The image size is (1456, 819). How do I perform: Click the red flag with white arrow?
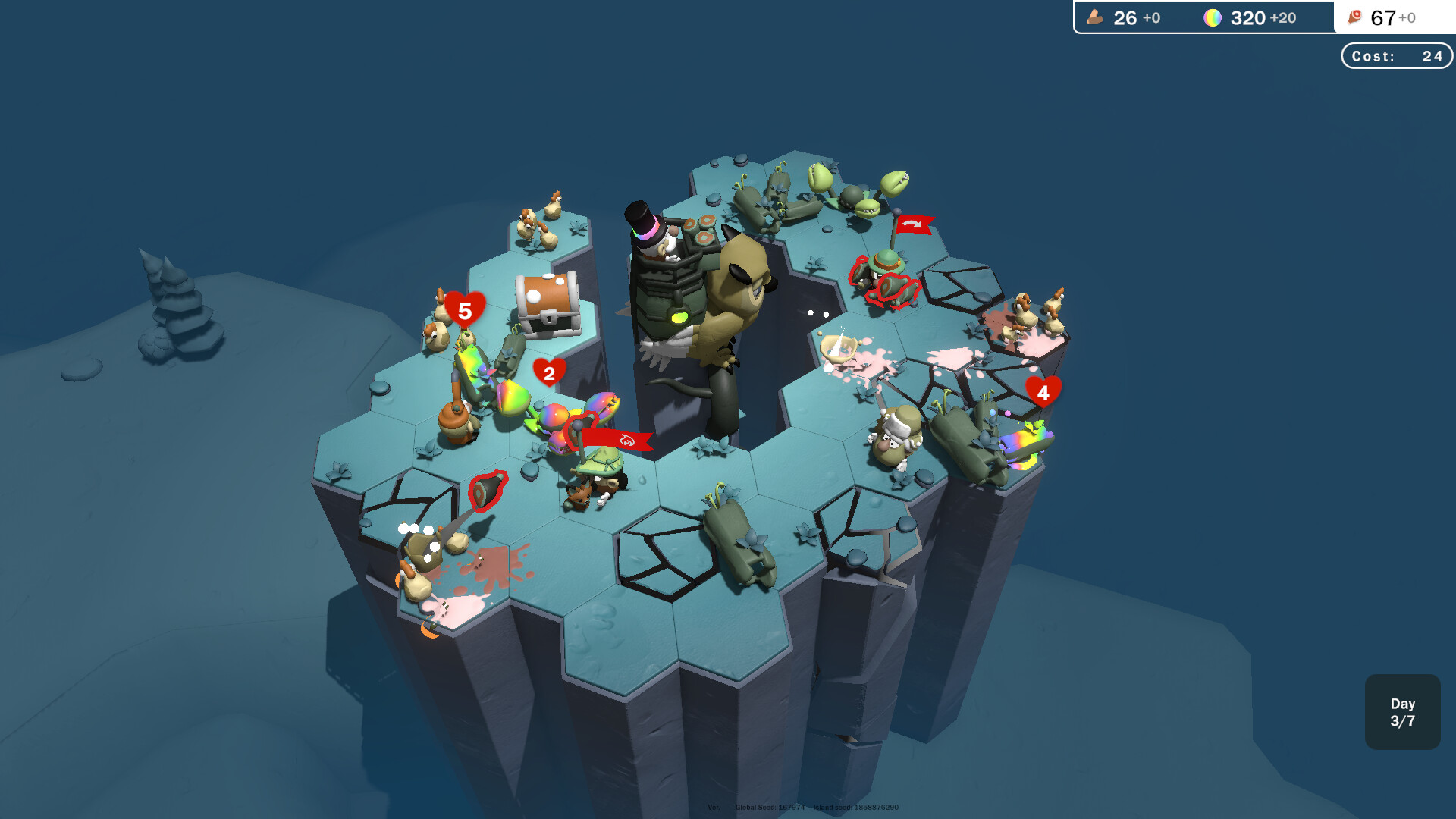click(913, 225)
